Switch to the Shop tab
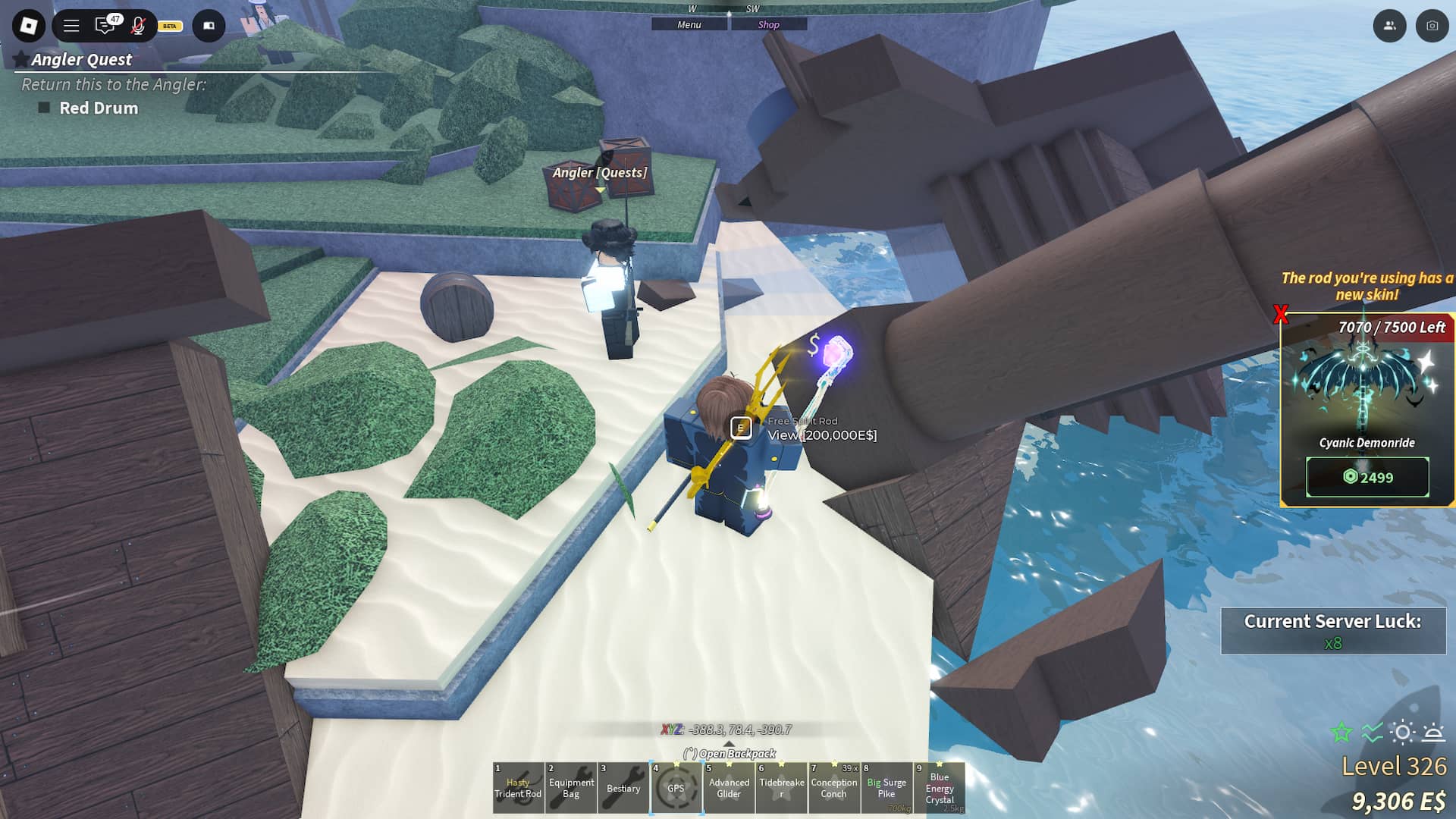 click(x=769, y=24)
